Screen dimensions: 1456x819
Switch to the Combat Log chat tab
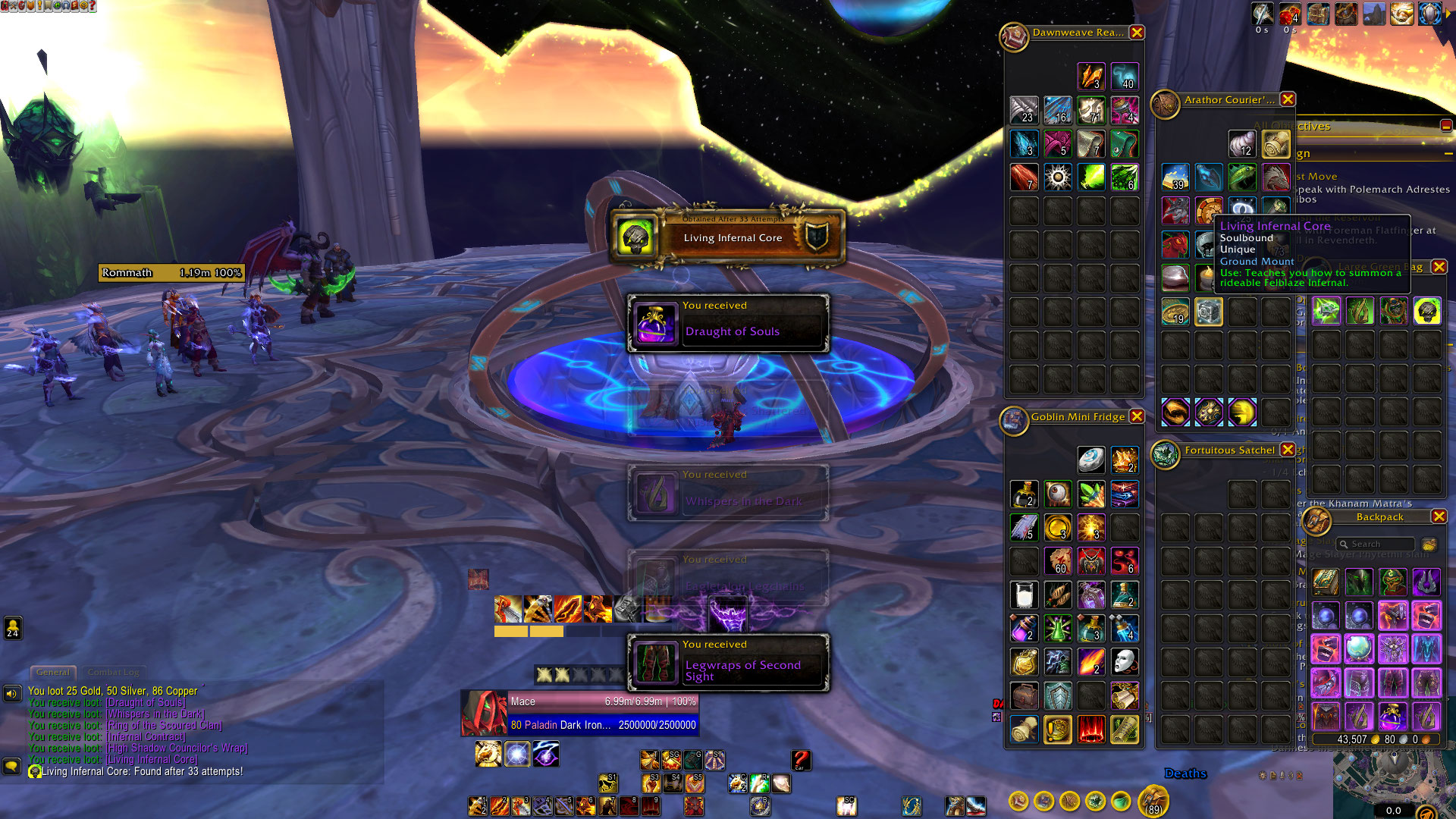coord(114,672)
